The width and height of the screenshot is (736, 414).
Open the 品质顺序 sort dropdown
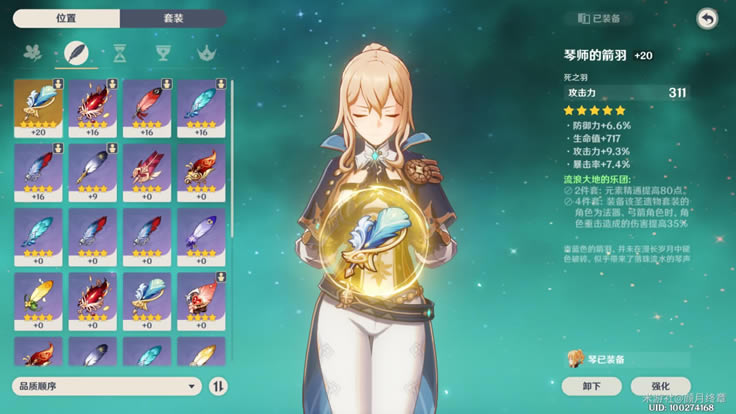[107, 385]
